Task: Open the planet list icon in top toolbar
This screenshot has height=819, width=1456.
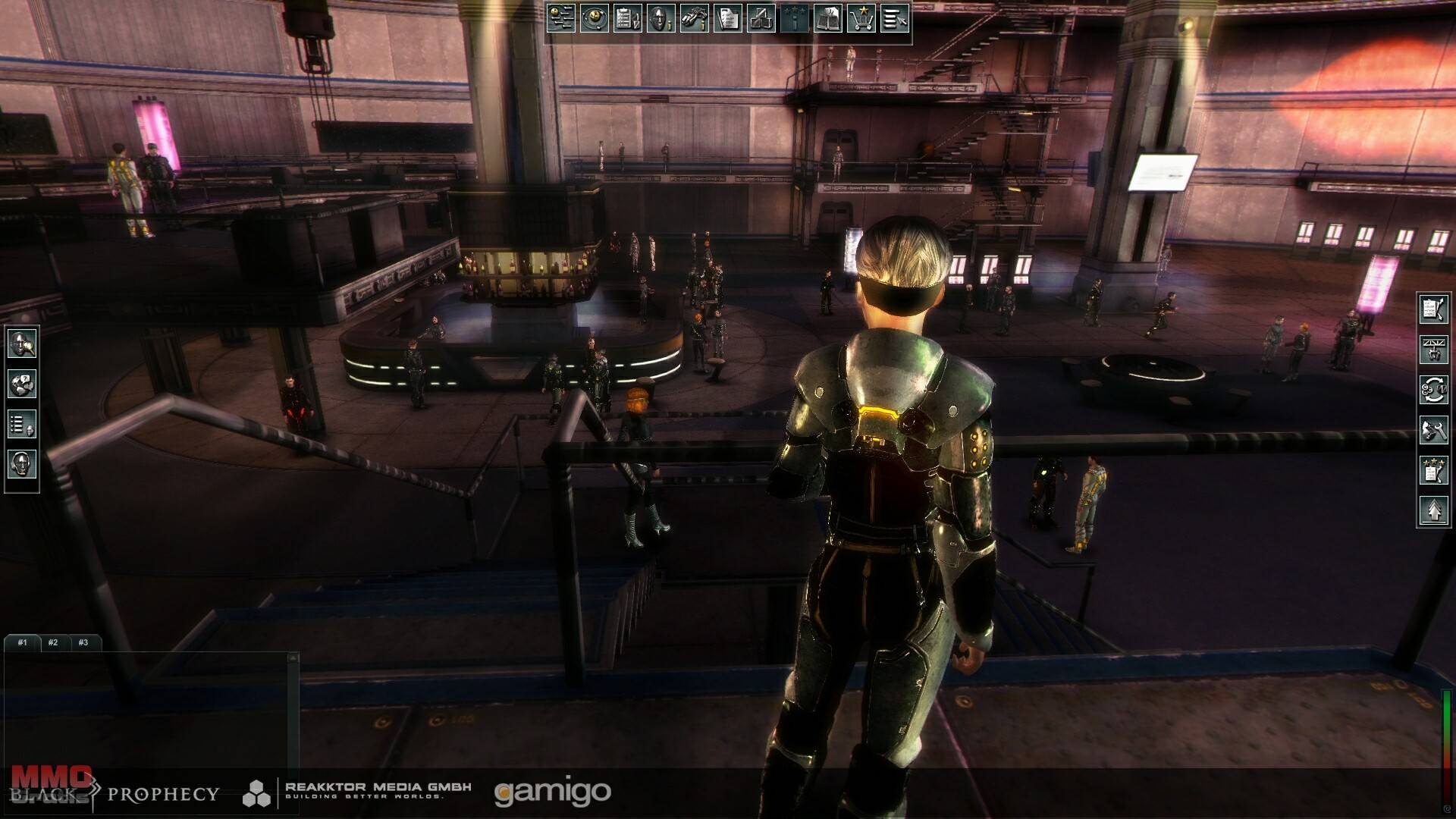Action: [561, 18]
